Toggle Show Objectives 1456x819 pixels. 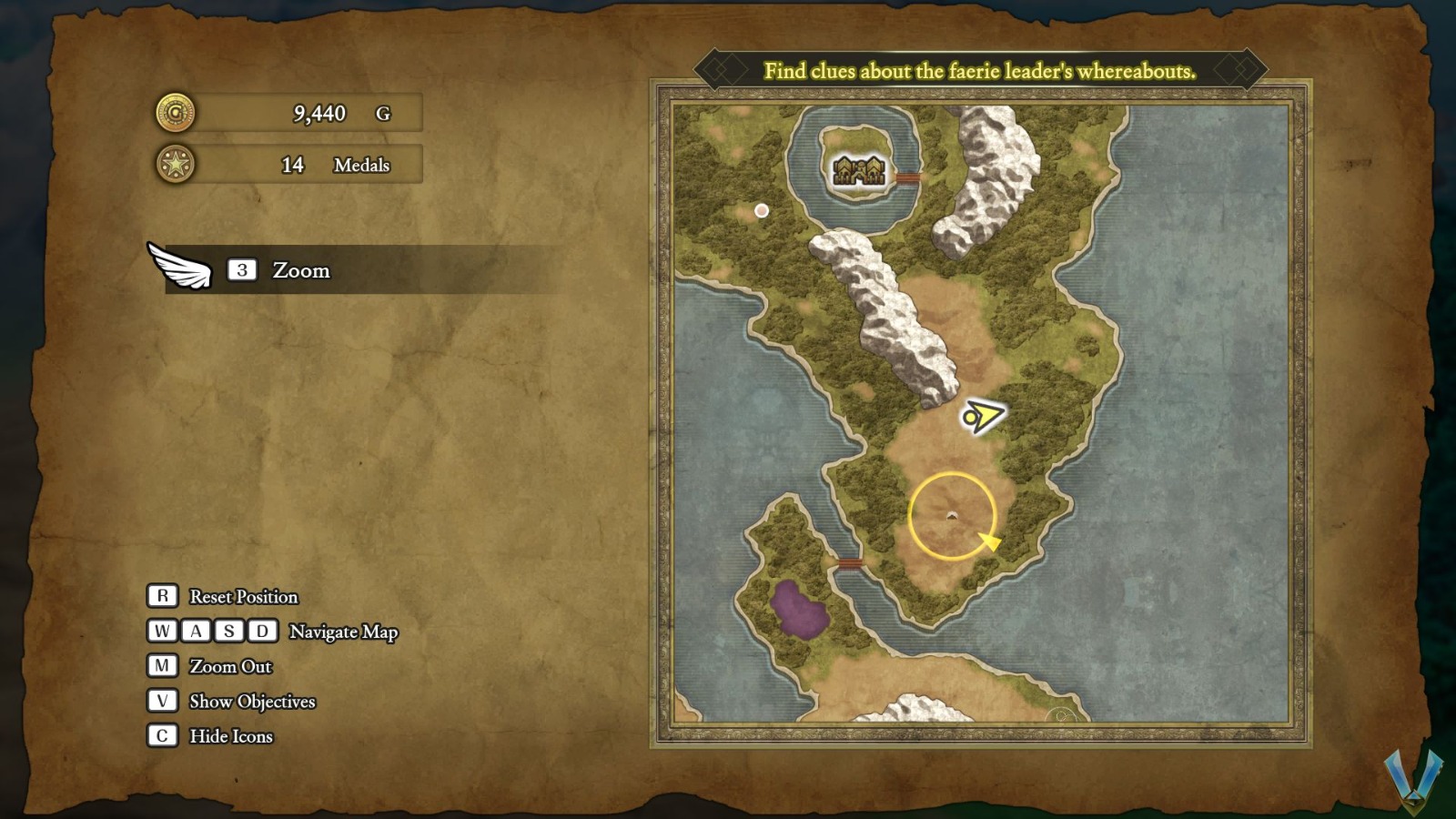251,702
